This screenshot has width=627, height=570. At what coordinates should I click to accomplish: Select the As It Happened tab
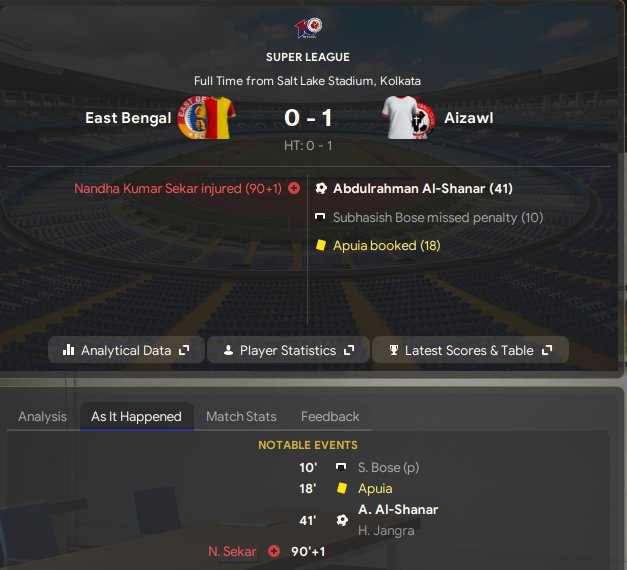tap(136, 416)
